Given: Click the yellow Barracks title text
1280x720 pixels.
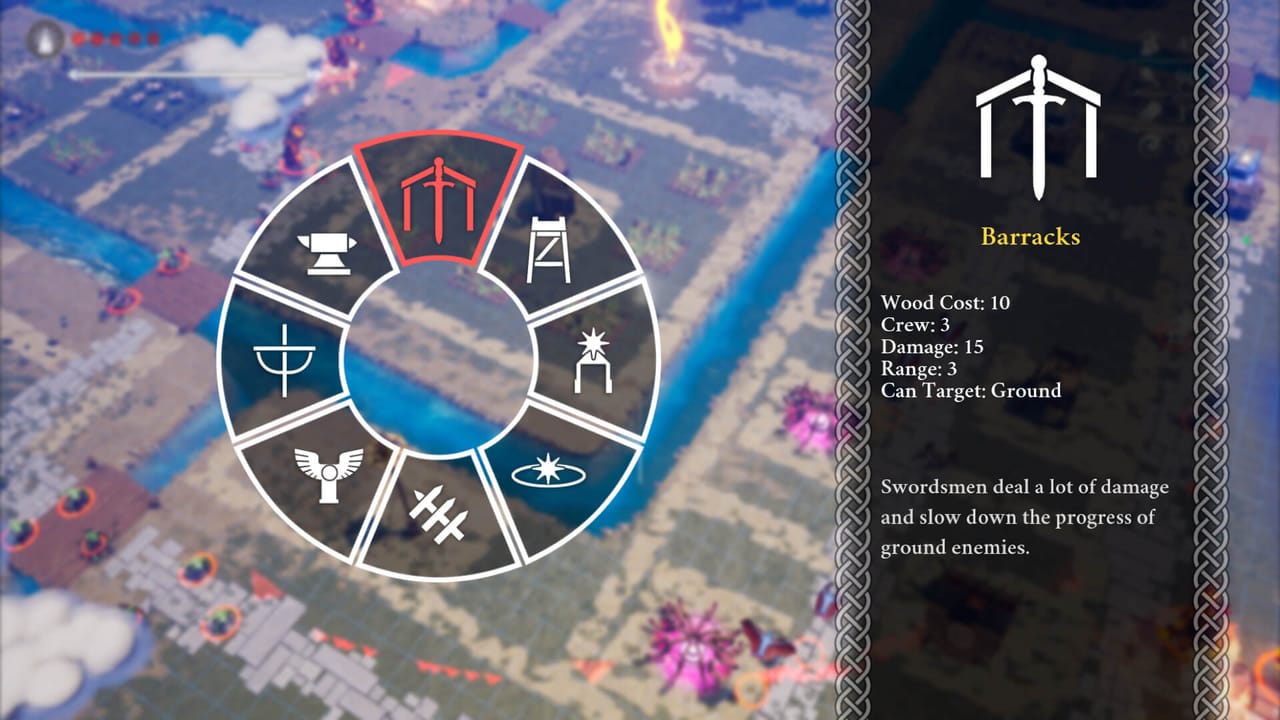Looking at the screenshot, I should coord(1031,239).
